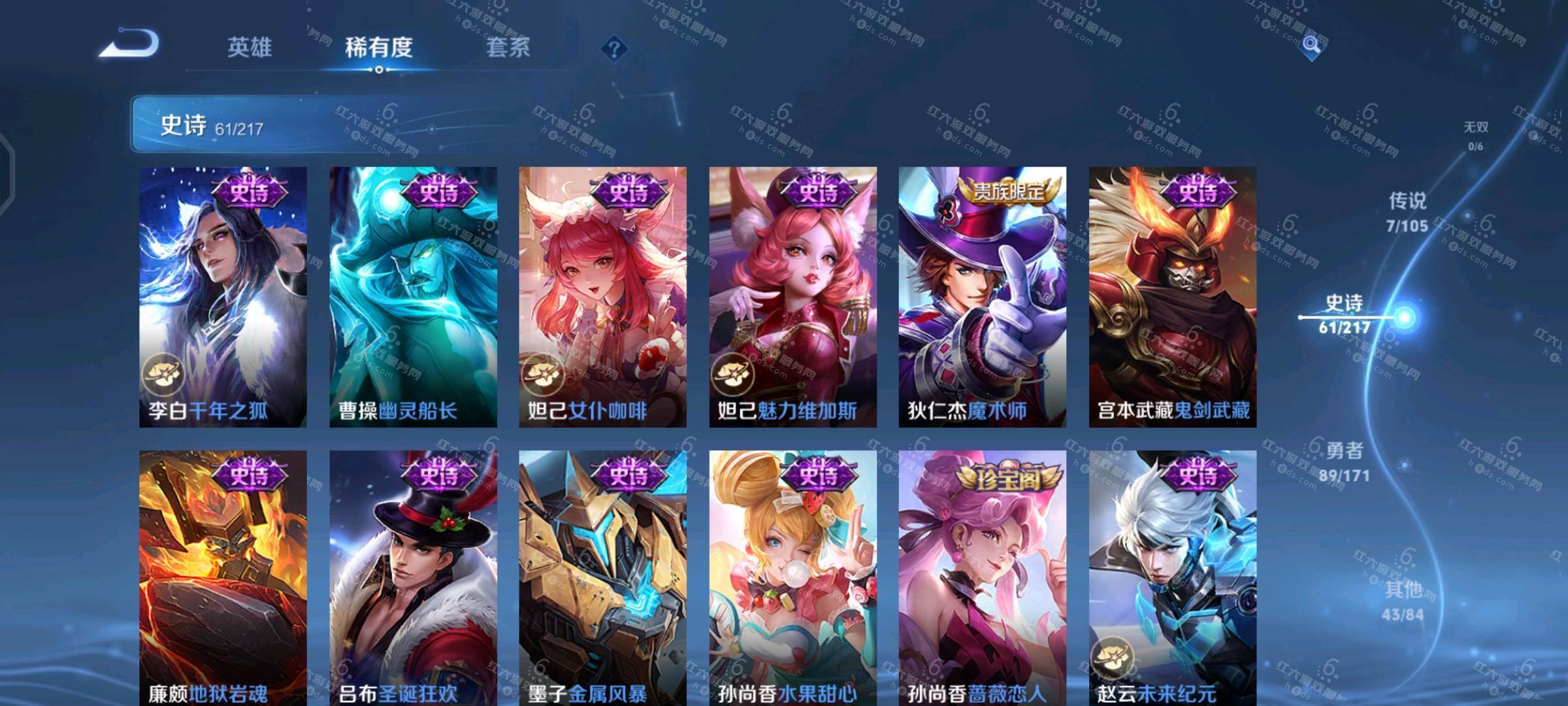The image size is (1568, 706).
Task: Go back using the return arrow
Action: pos(129,44)
